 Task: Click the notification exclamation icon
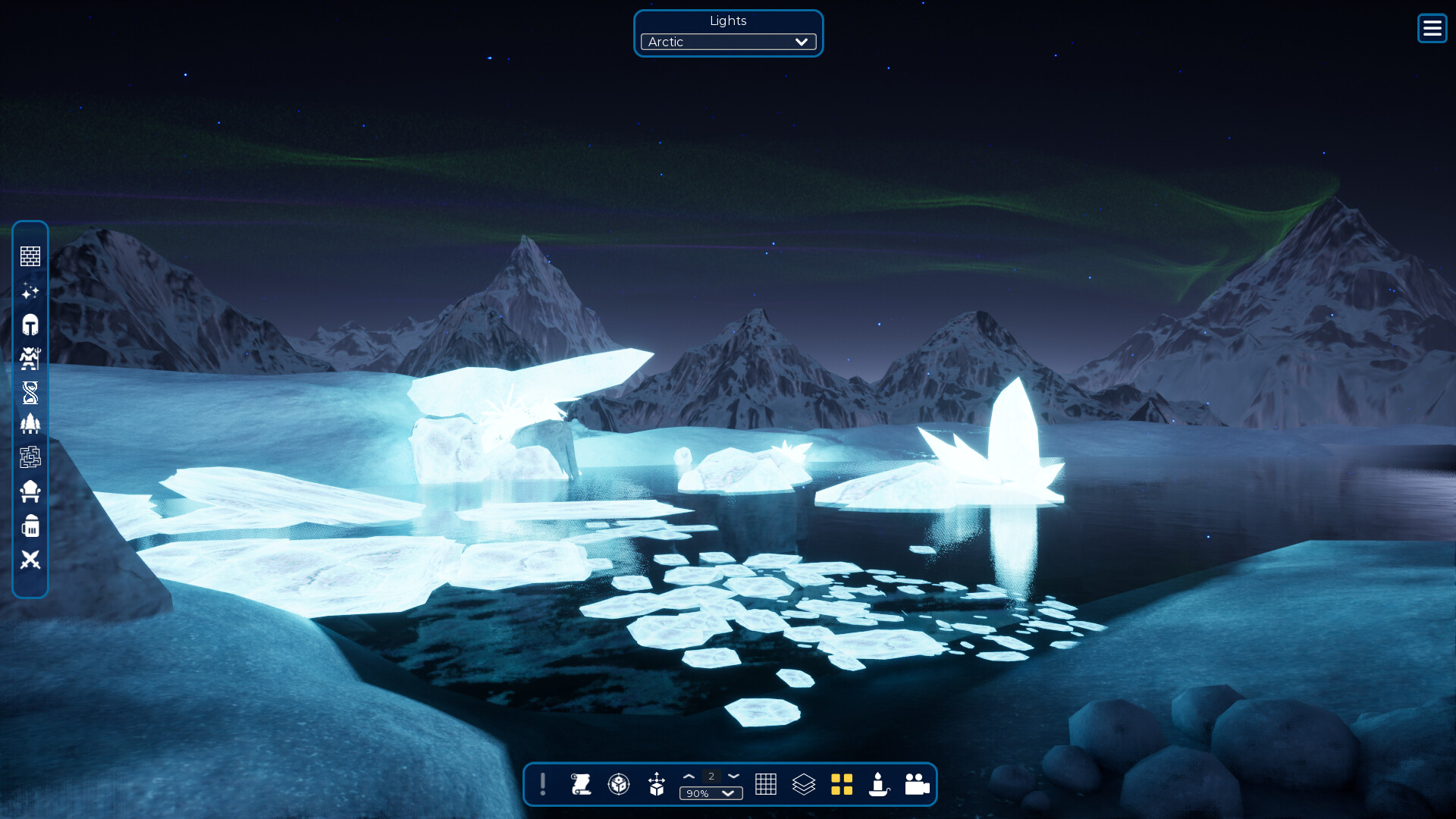543,785
